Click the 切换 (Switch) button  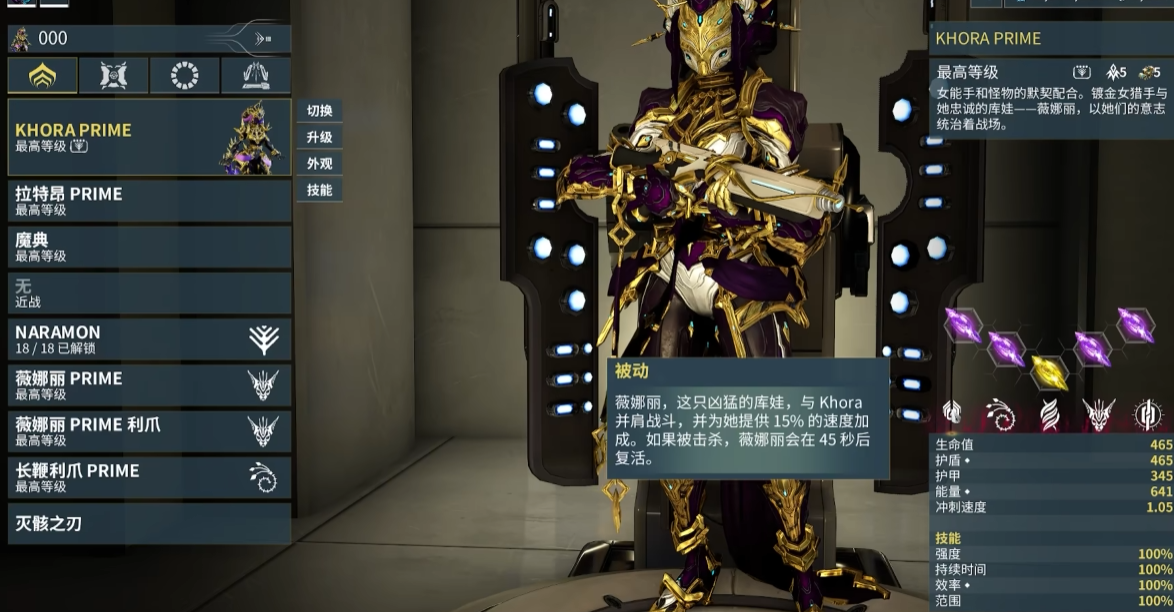319,111
